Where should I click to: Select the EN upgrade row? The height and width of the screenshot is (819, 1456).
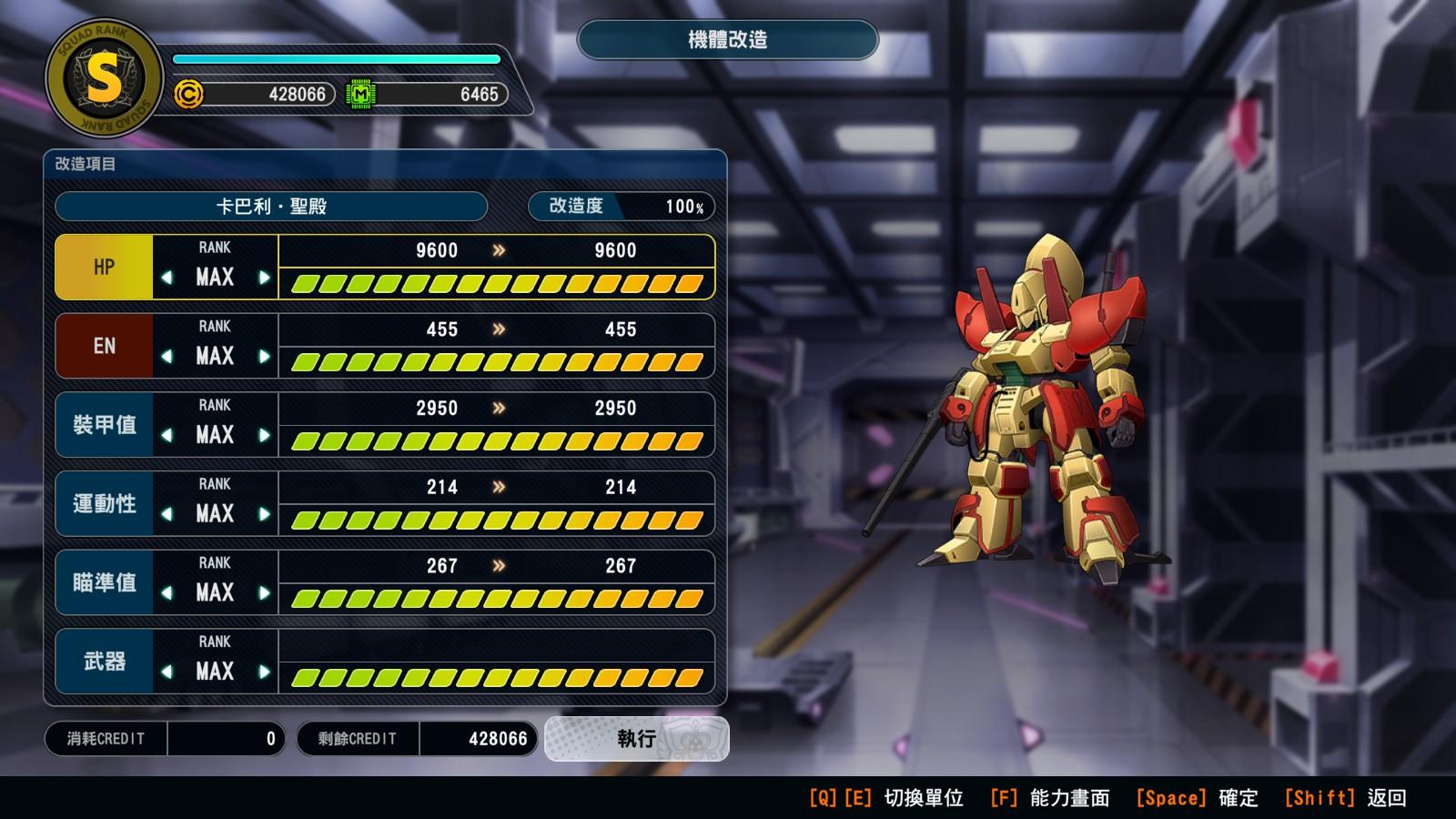104,347
